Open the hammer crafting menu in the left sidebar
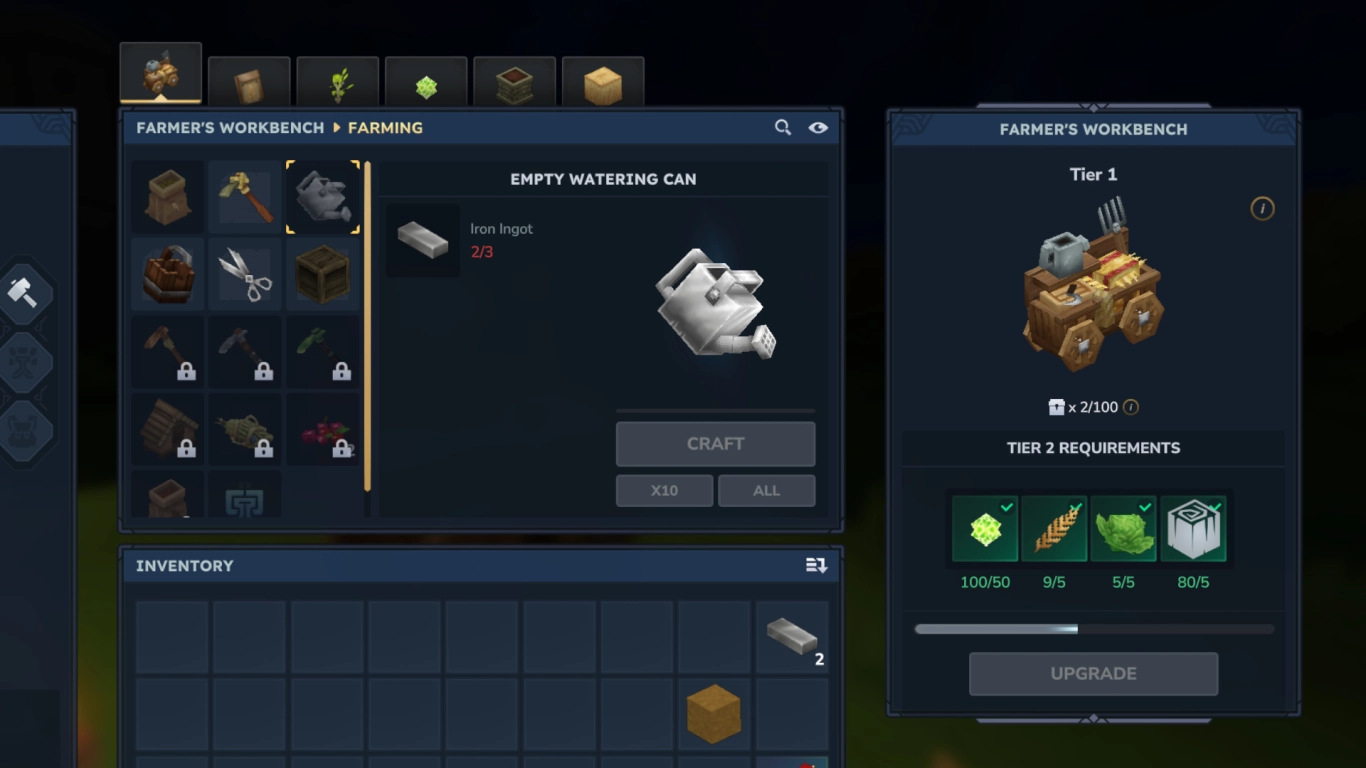The image size is (1366, 768). coord(25,293)
